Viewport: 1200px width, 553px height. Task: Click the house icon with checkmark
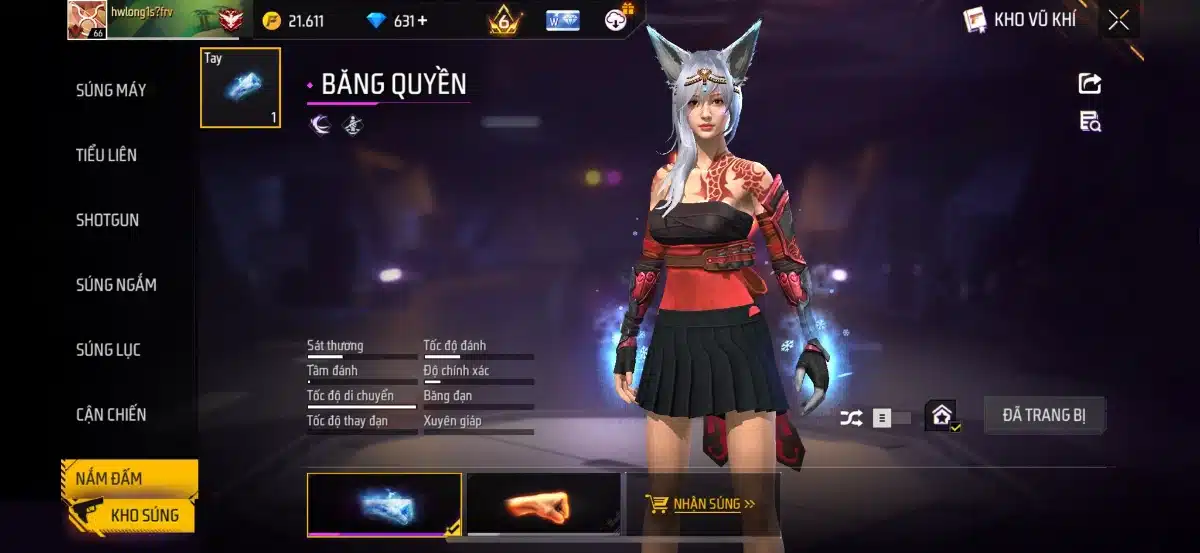(942, 415)
